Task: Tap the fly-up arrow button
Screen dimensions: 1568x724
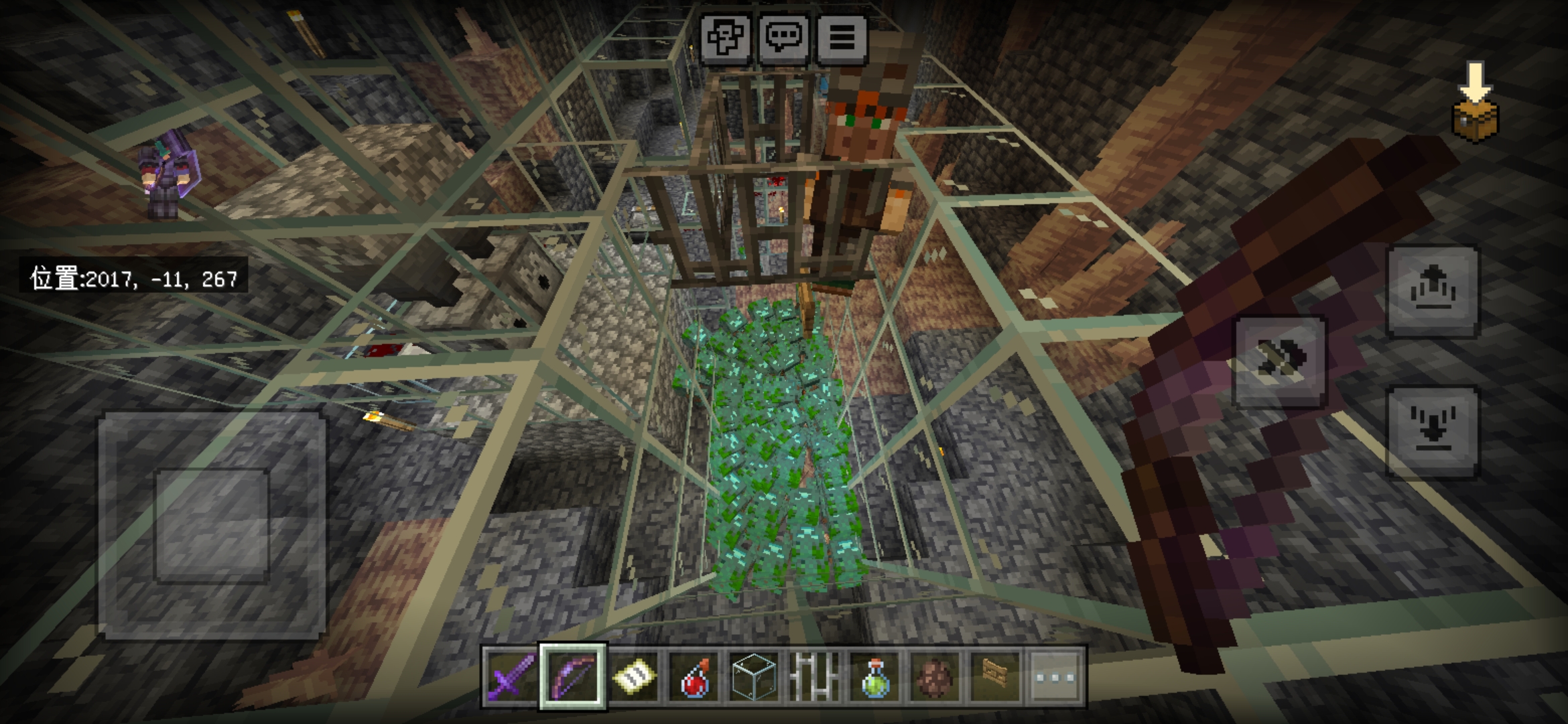Action: tap(1433, 292)
